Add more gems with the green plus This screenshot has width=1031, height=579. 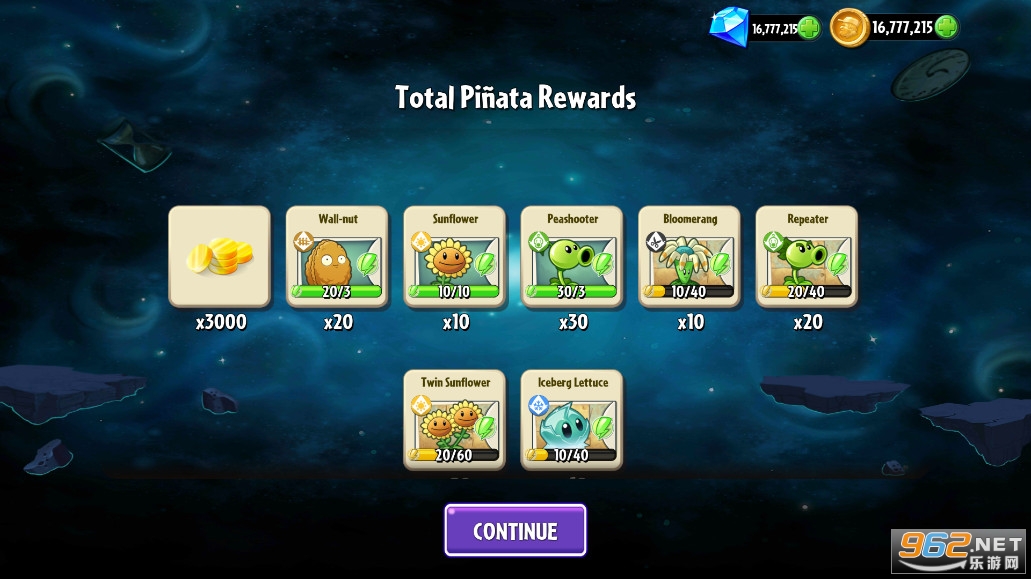pyautogui.click(x=809, y=28)
